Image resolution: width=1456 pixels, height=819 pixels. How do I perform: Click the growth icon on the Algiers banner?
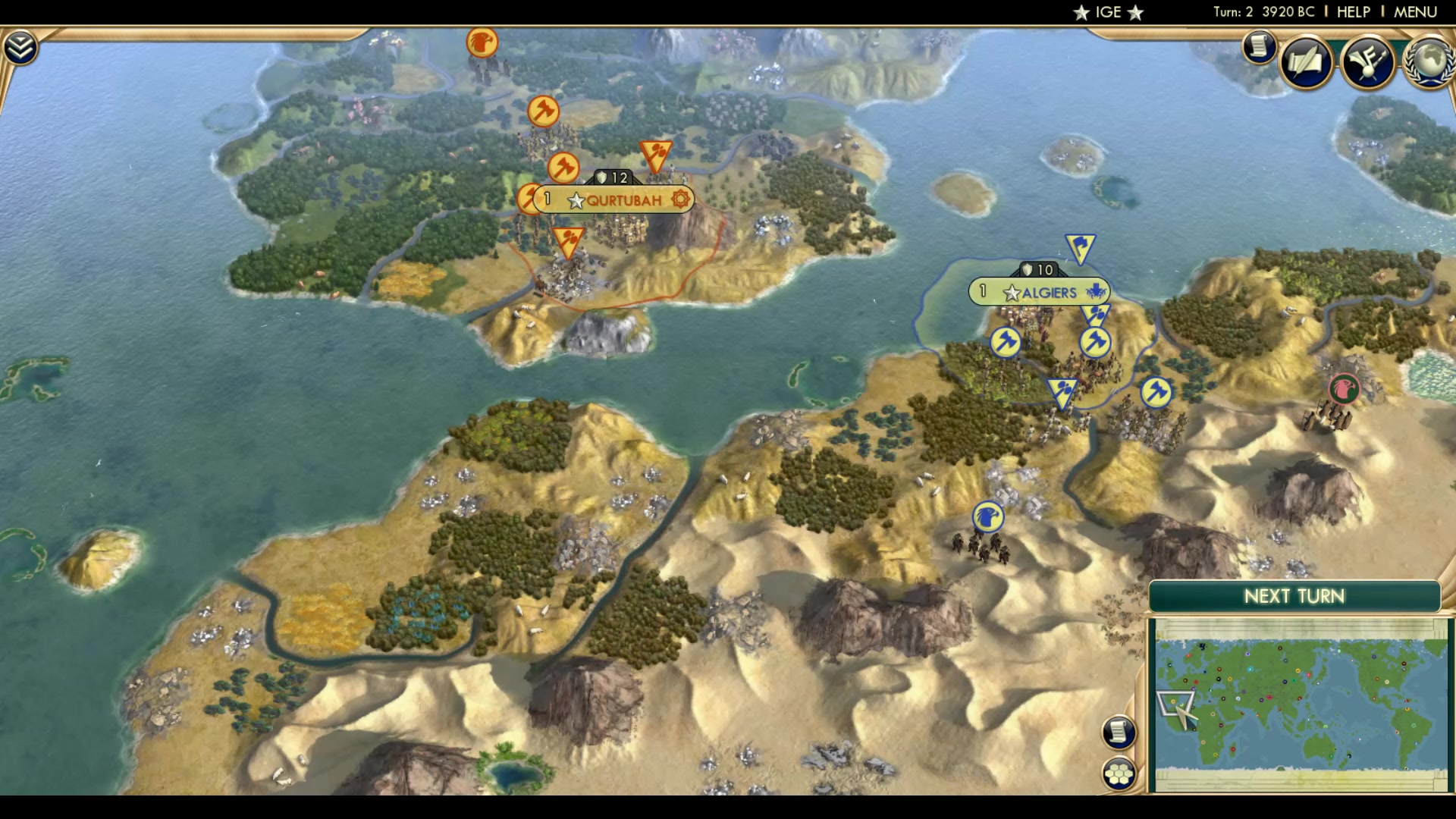click(1097, 291)
